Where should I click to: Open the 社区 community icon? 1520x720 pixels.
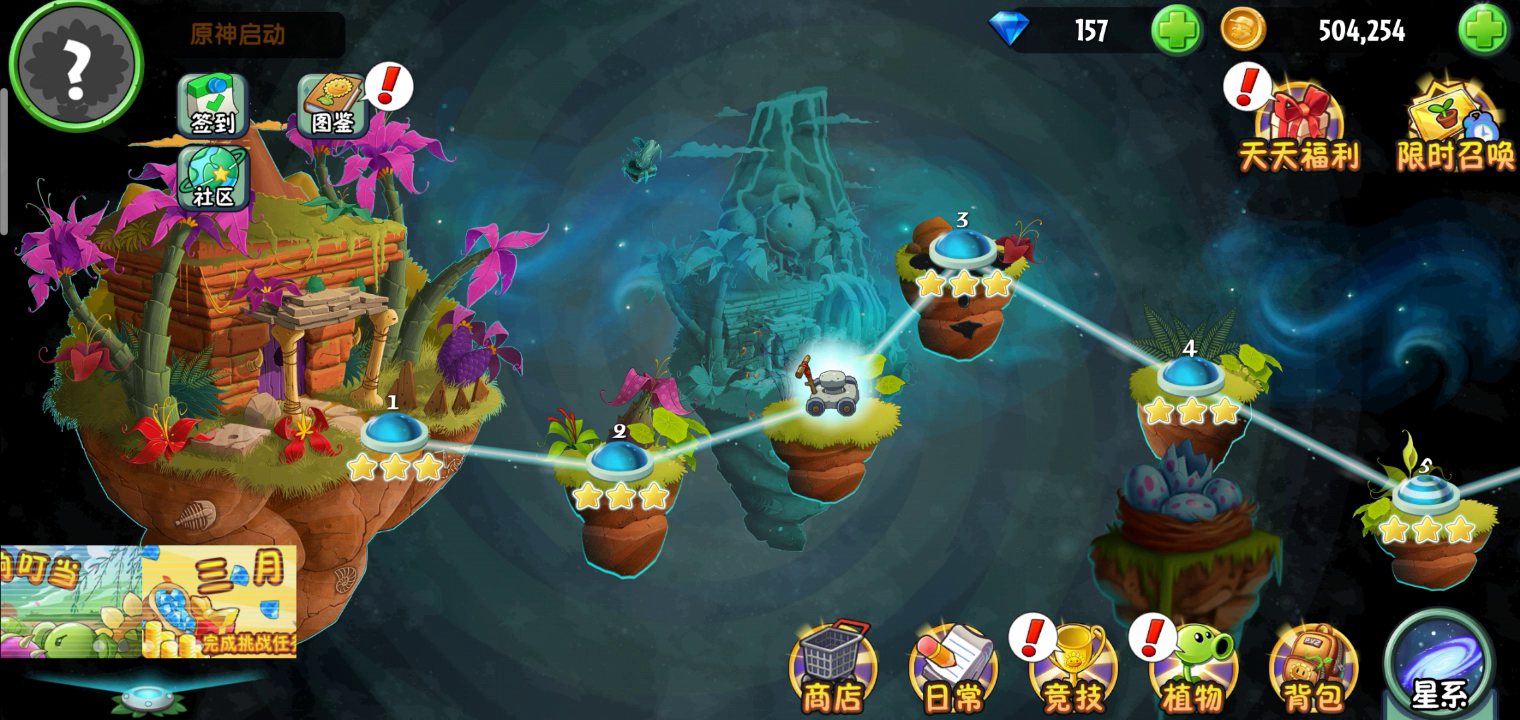212,177
